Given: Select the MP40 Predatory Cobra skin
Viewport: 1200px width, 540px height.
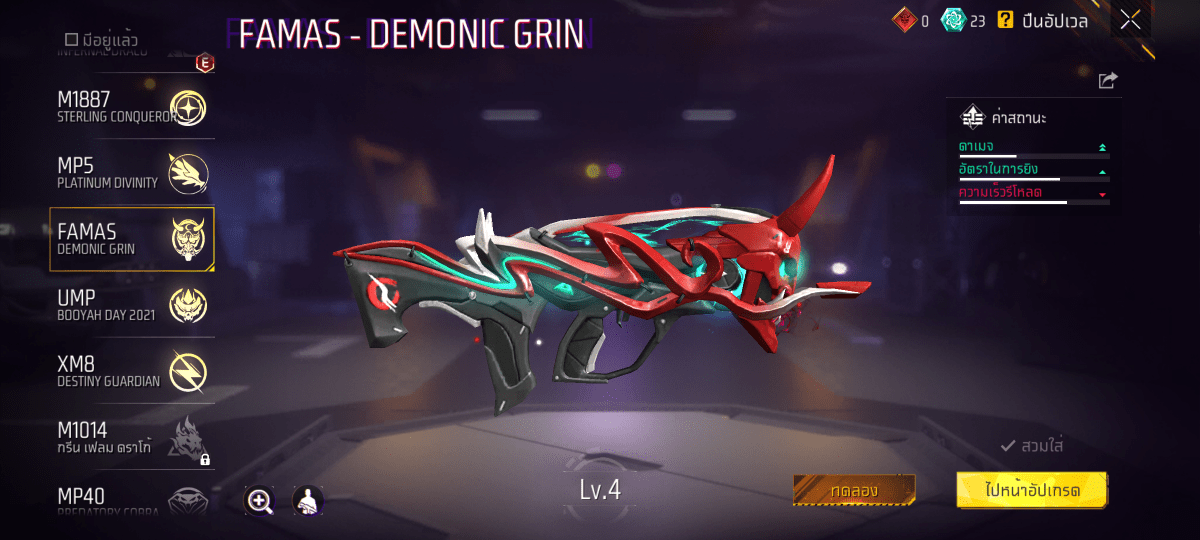Looking at the screenshot, I should coord(131,500).
